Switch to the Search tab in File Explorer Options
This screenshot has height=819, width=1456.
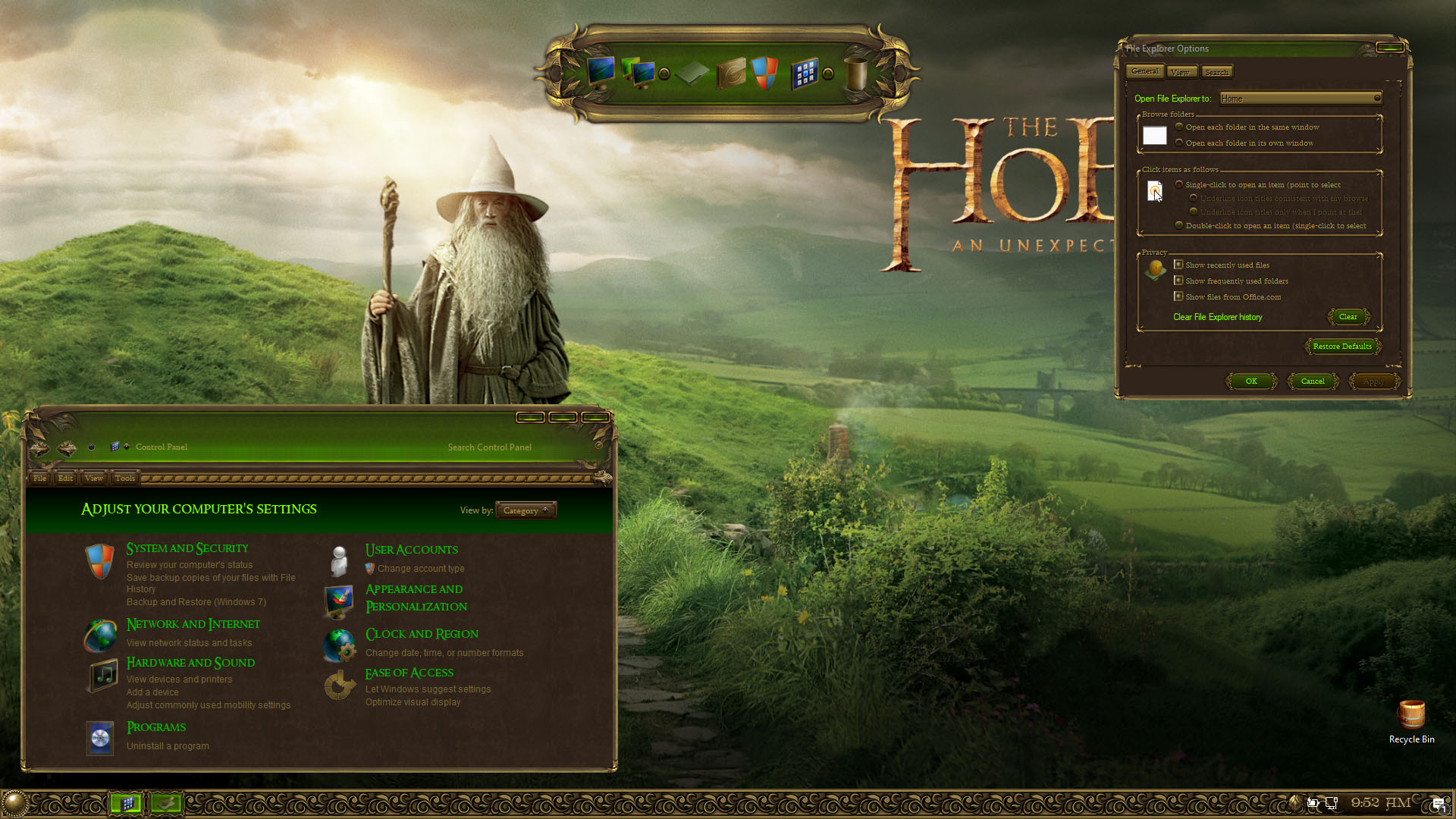click(x=1216, y=72)
